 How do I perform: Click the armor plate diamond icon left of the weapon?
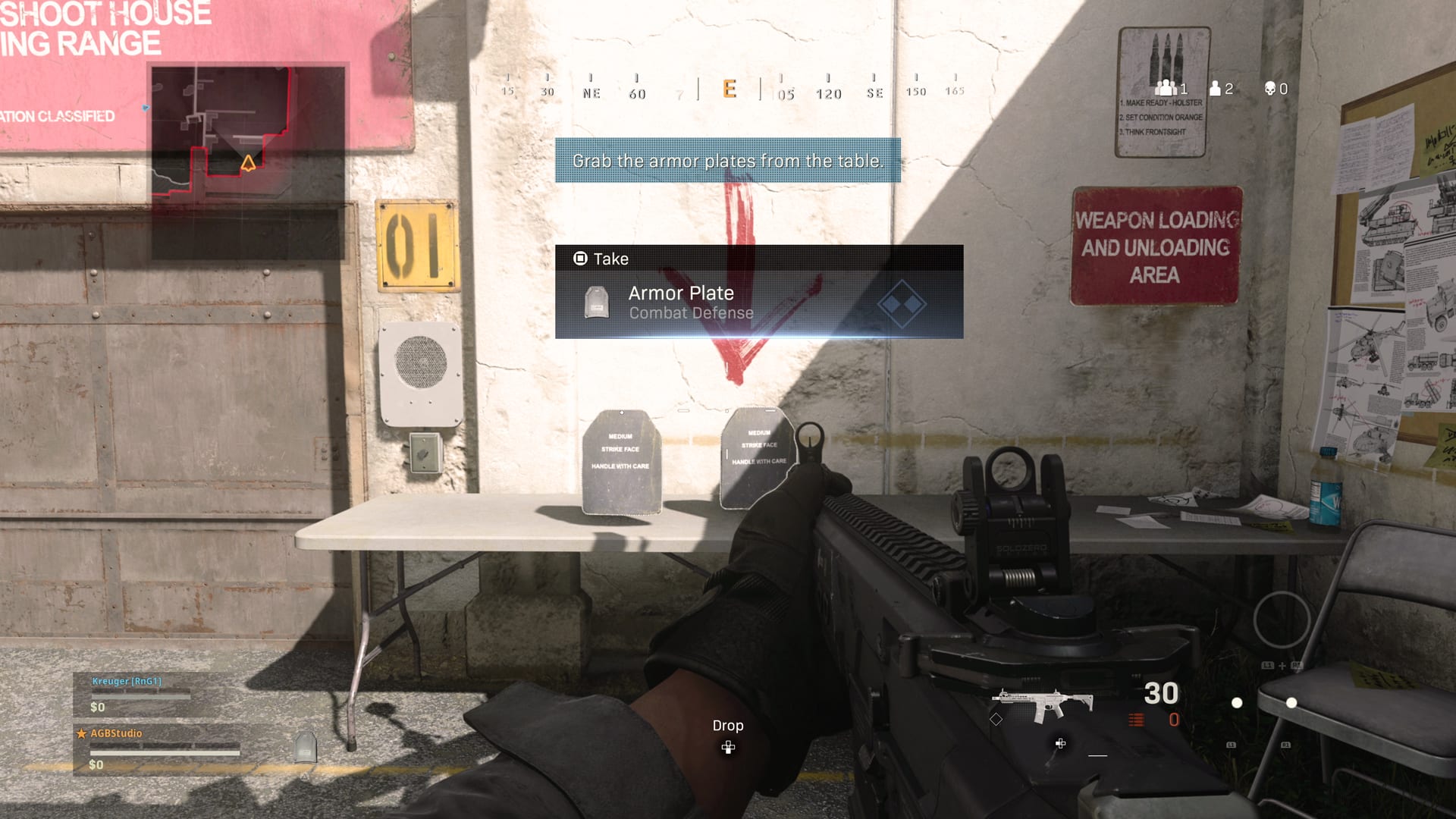pyautogui.click(x=996, y=720)
